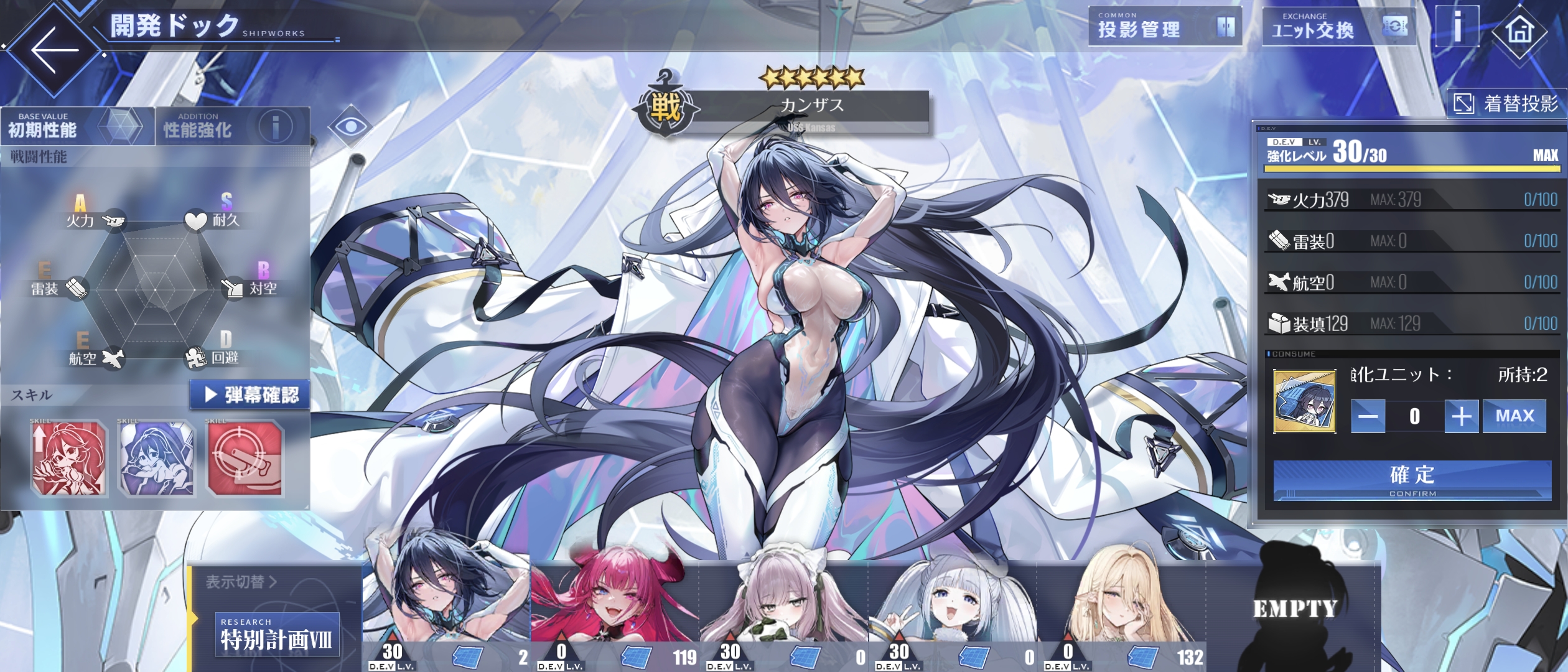1568x672 pixels.
Task: Toggle 着替投影 skin projection
Action: point(1506,103)
